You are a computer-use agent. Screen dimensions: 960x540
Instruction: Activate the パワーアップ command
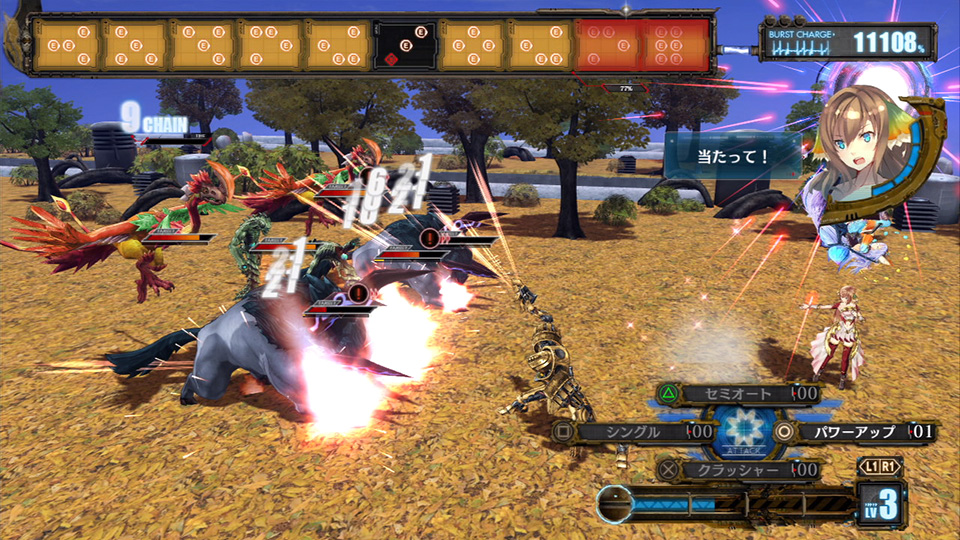857,432
